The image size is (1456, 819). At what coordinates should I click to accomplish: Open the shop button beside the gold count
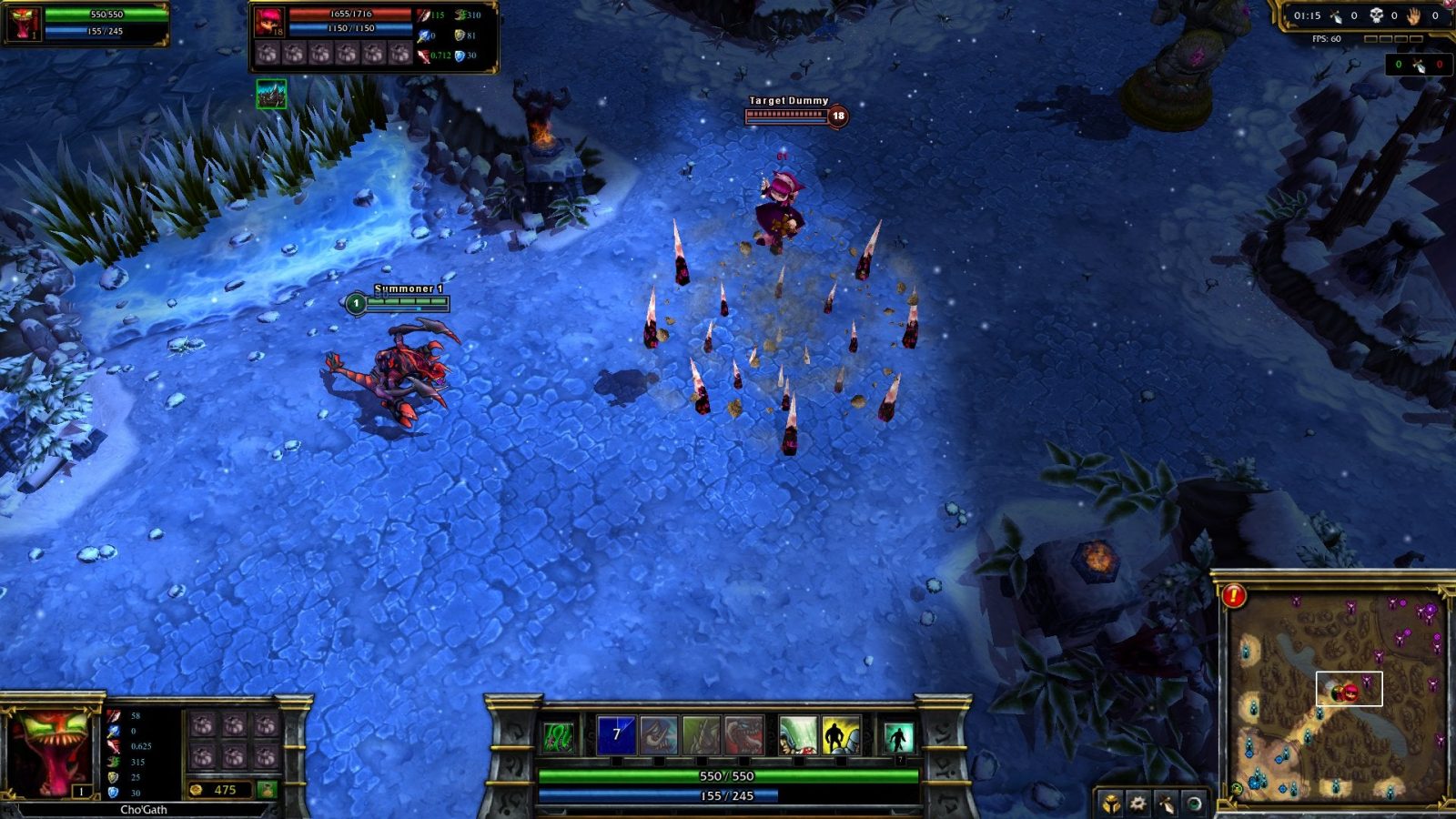click(267, 790)
